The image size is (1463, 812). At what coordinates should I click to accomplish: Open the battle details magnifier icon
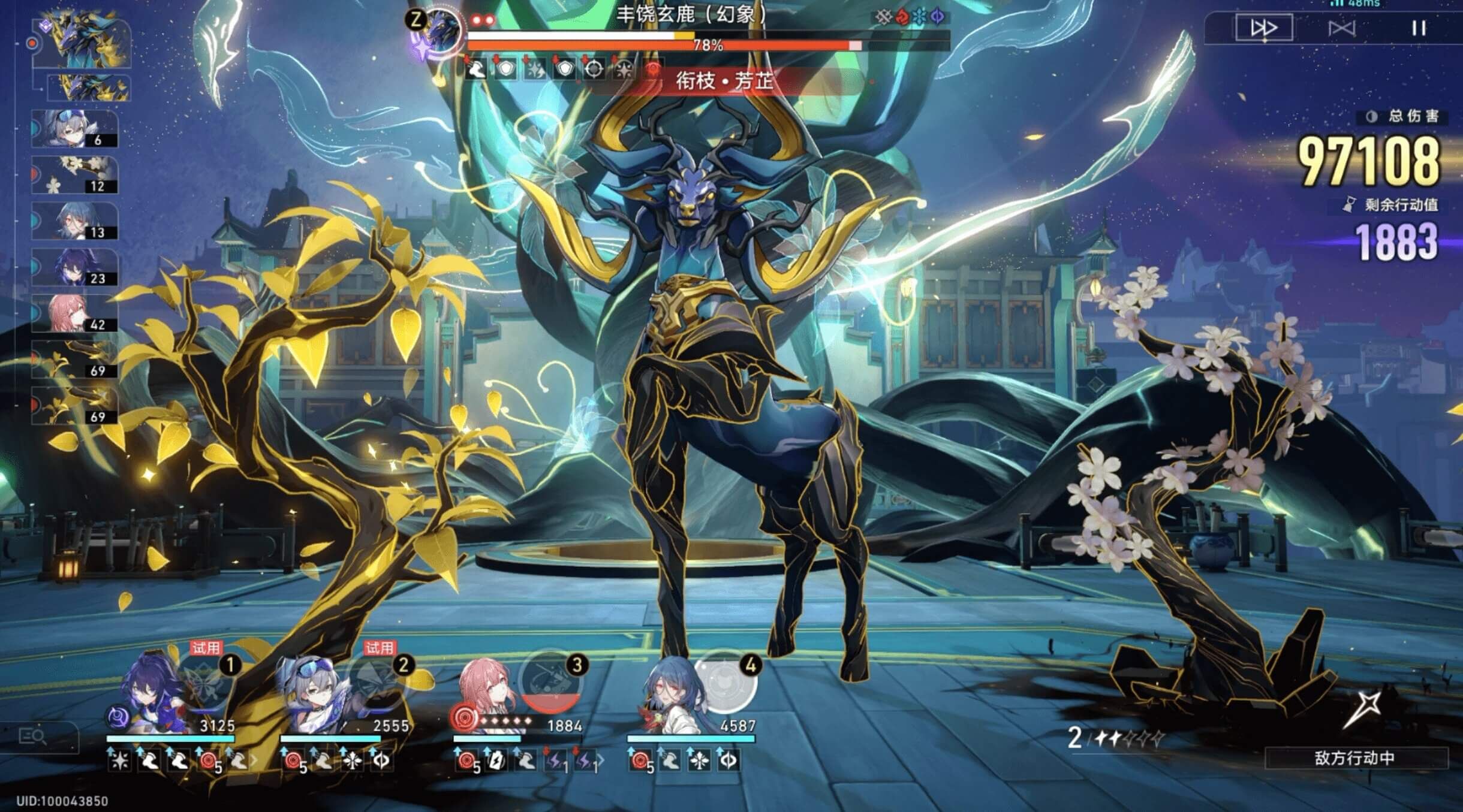tap(33, 736)
